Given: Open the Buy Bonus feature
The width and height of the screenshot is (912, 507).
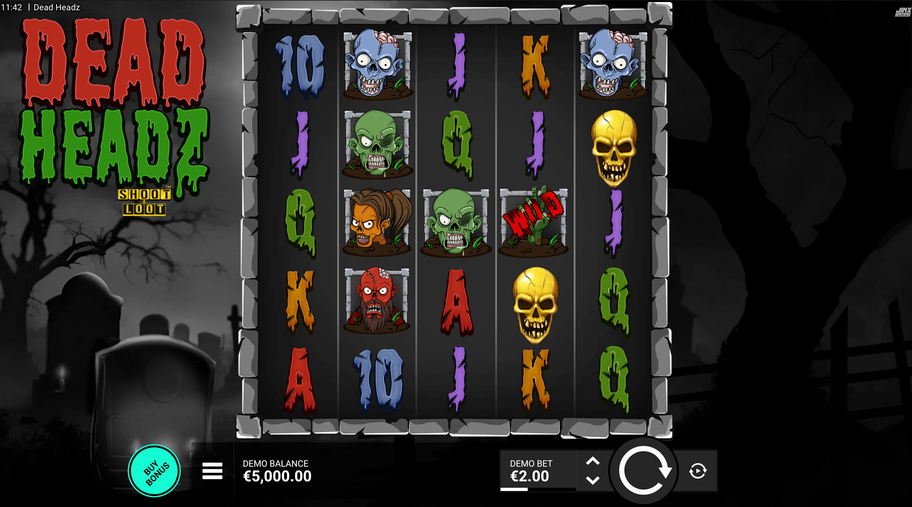Looking at the screenshot, I should pyautogui.click(x=153, y=470).
